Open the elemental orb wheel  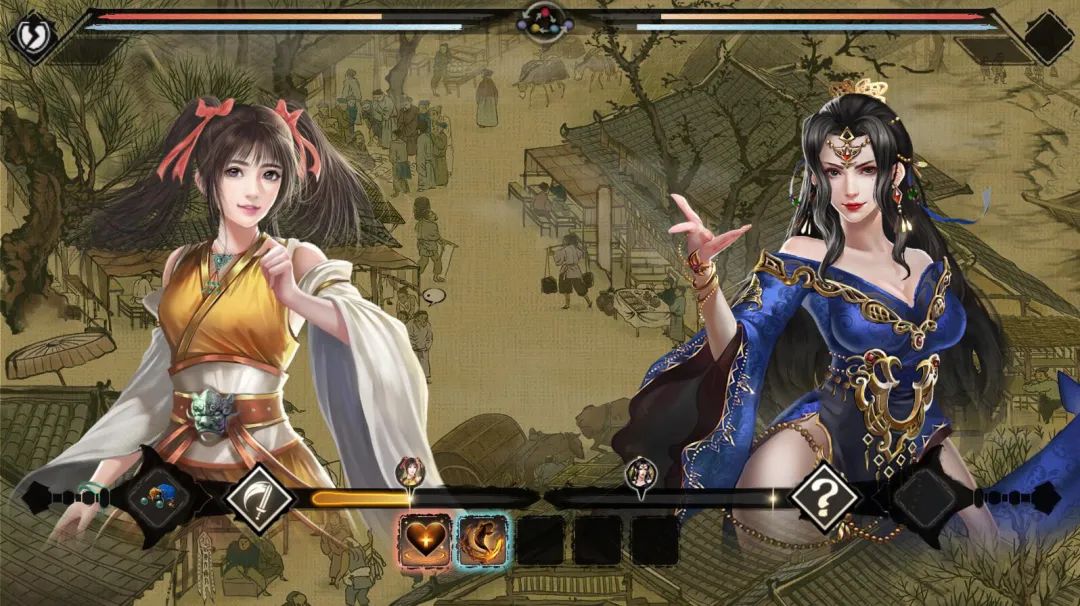point(544,19)
